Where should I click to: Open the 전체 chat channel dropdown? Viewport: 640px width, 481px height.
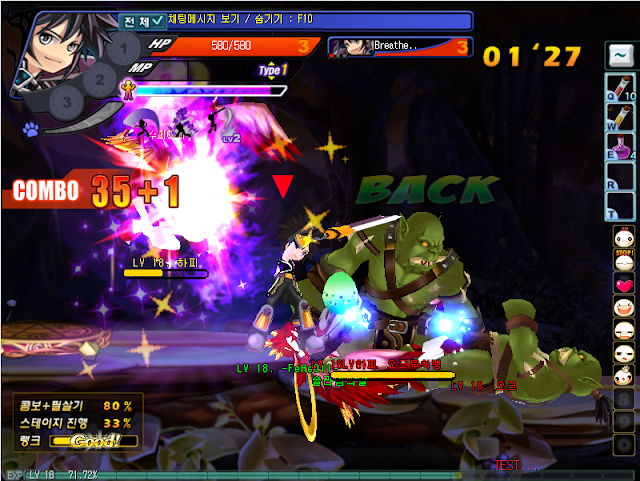[138, 20]
